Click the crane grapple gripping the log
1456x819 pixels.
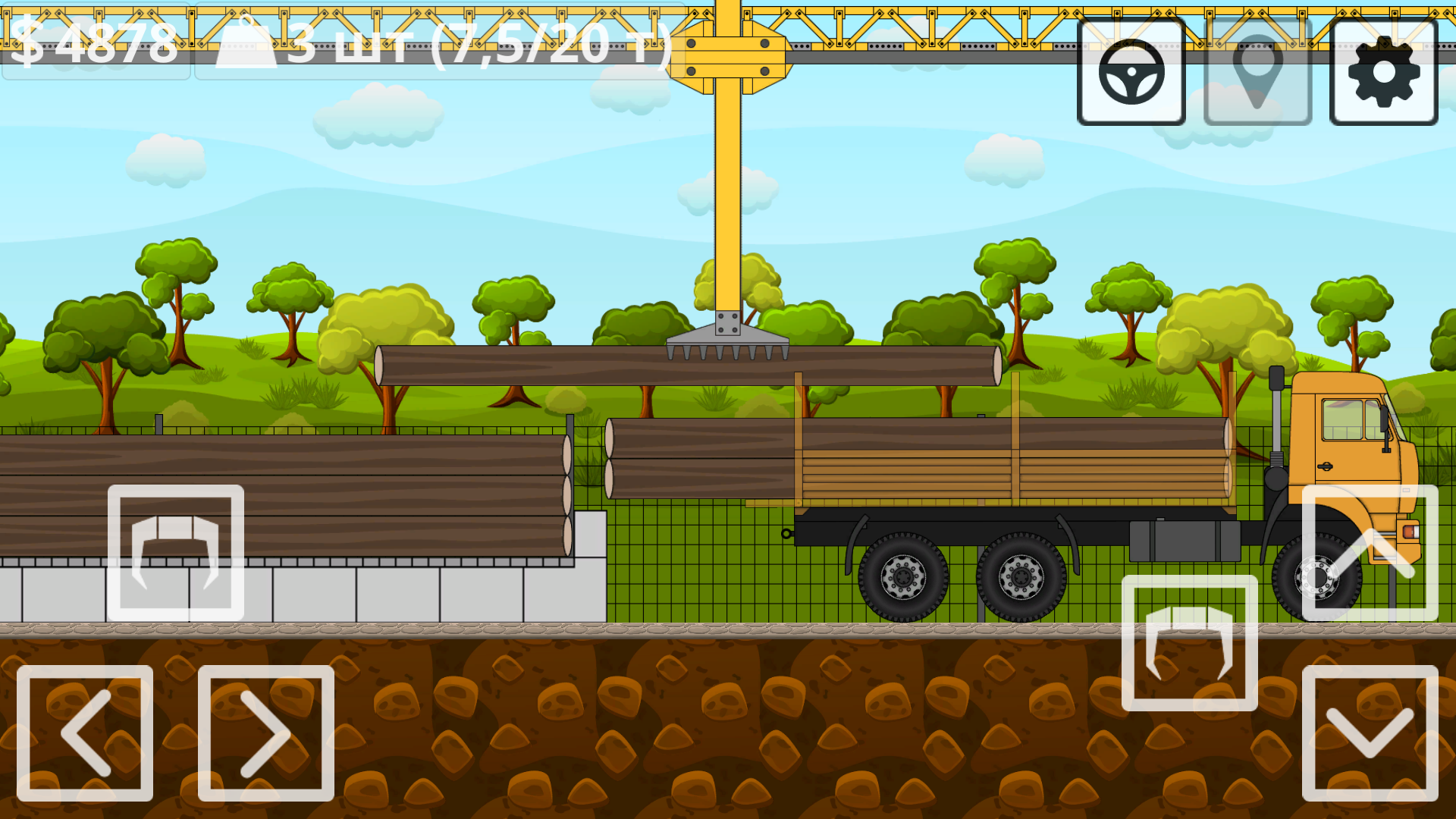pos(728,334)
